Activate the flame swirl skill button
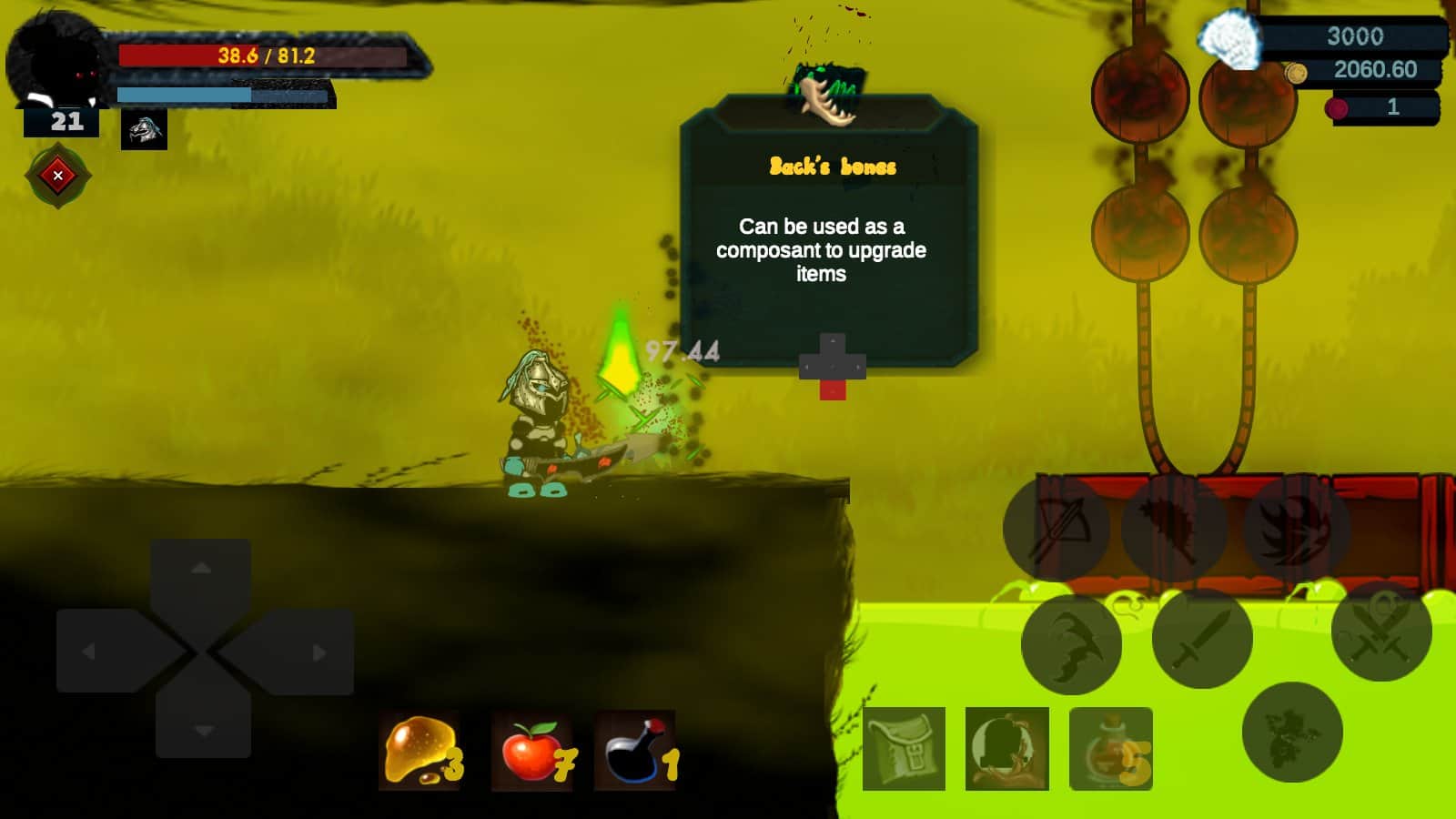This screenshot has height=819, width=1456. (x=1295, y=528)
